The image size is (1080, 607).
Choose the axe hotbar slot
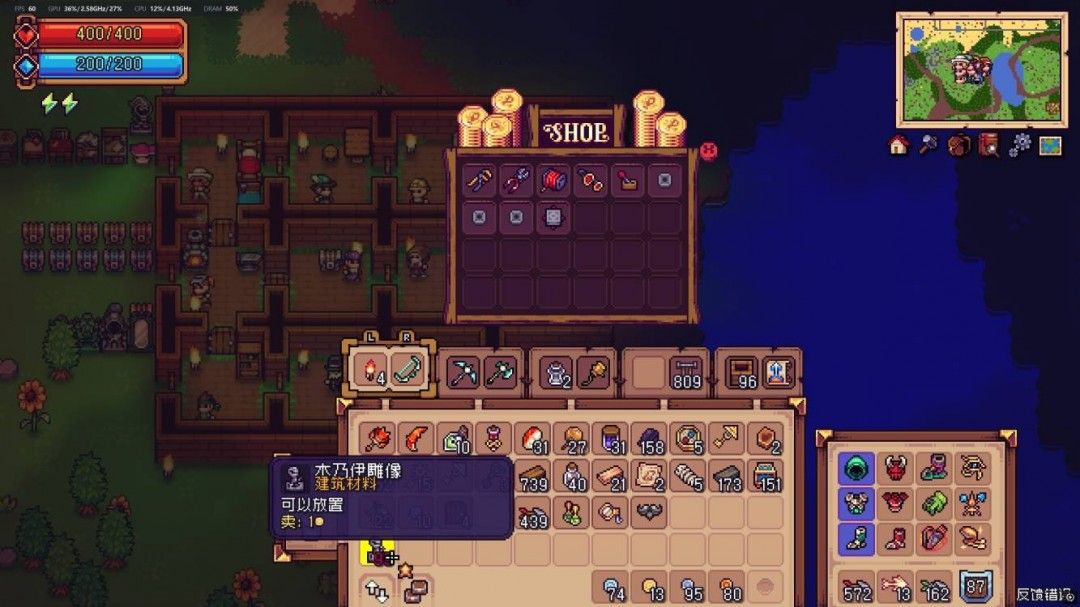click(x=499, y=372)
